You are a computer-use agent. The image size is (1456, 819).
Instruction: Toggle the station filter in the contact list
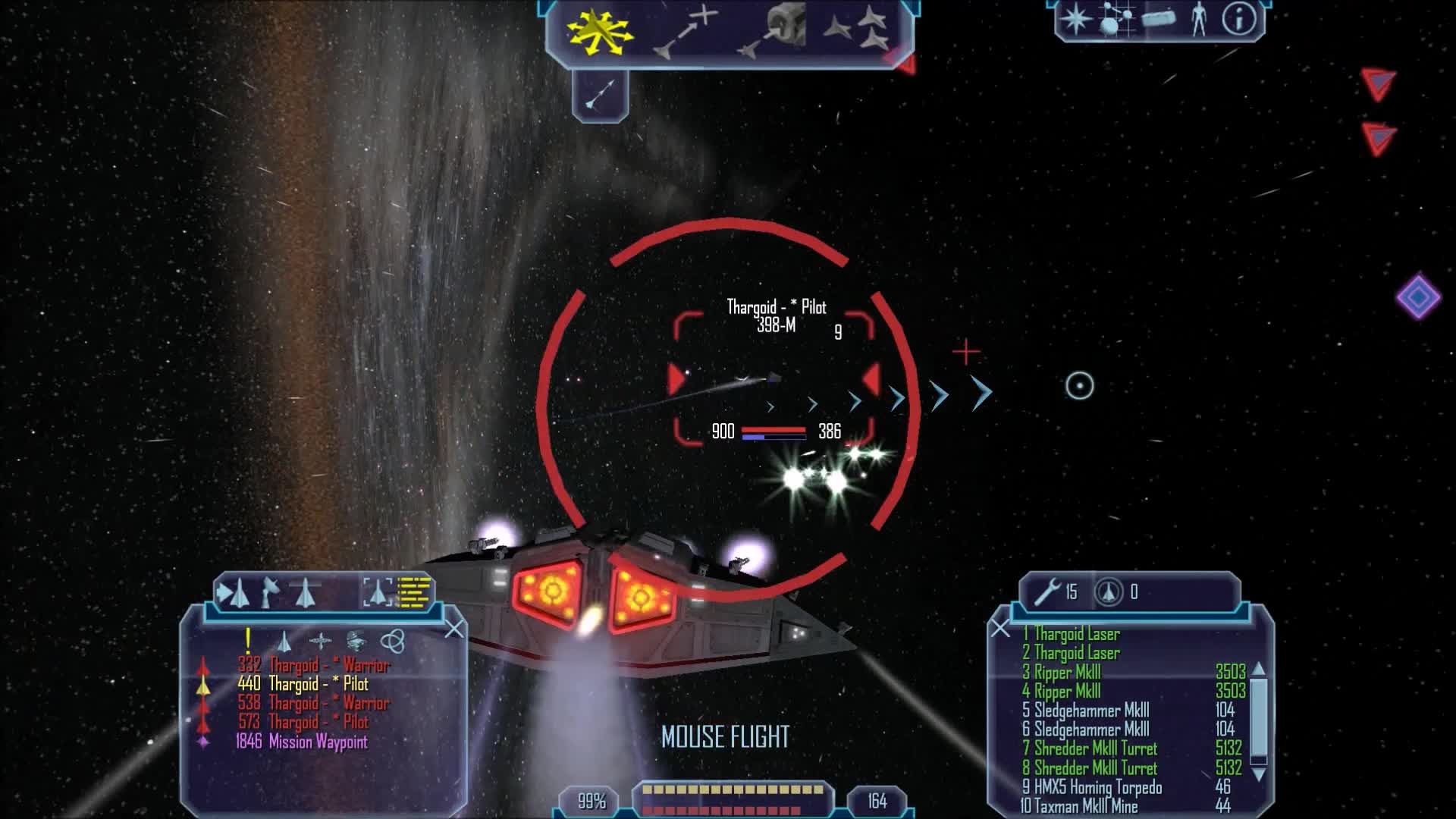(x=321, y=641)
